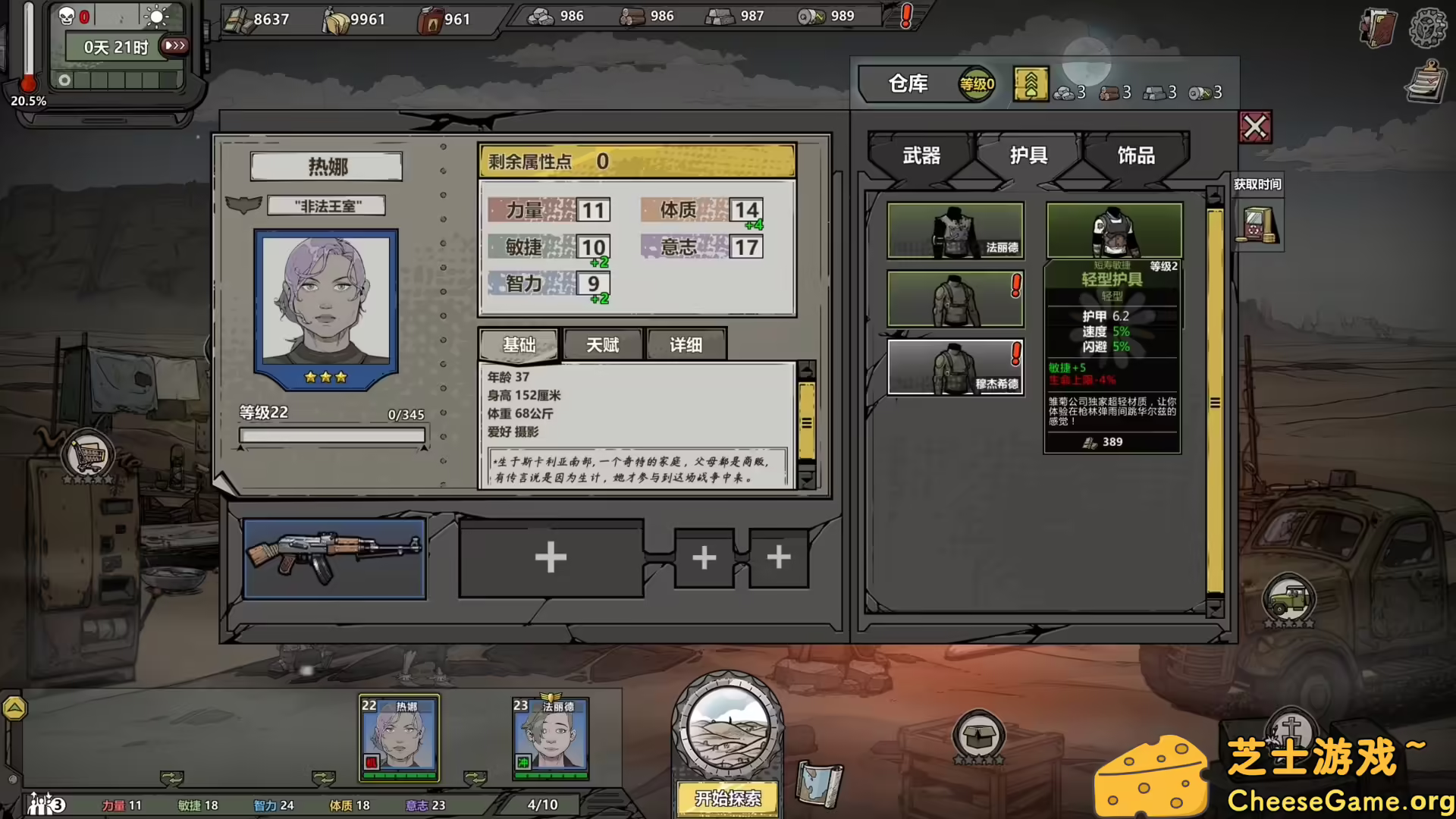The image size is (1456, 819).
Task: Click the stone resource icon in the top bar
Action: pyautogui.click(x=541, y=15)
